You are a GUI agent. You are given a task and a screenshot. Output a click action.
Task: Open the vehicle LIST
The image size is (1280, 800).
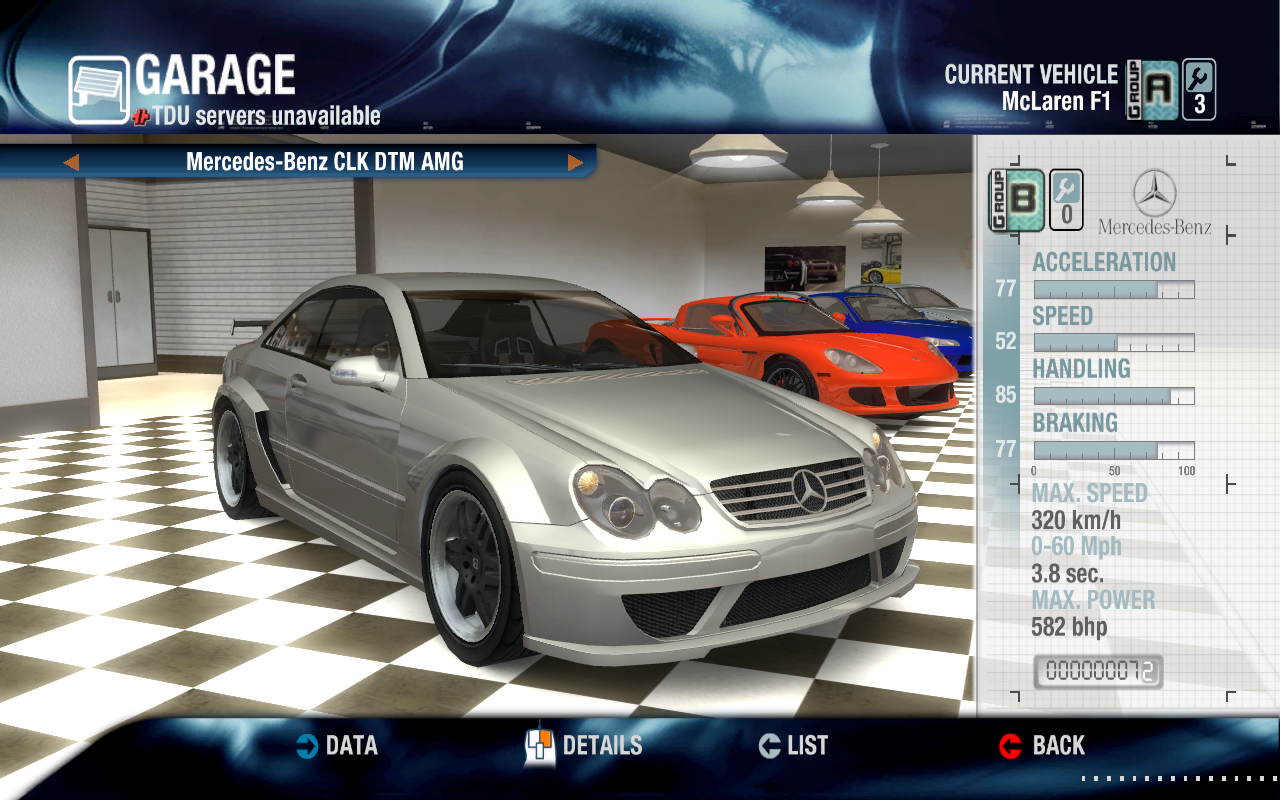(x=794, y=746)
